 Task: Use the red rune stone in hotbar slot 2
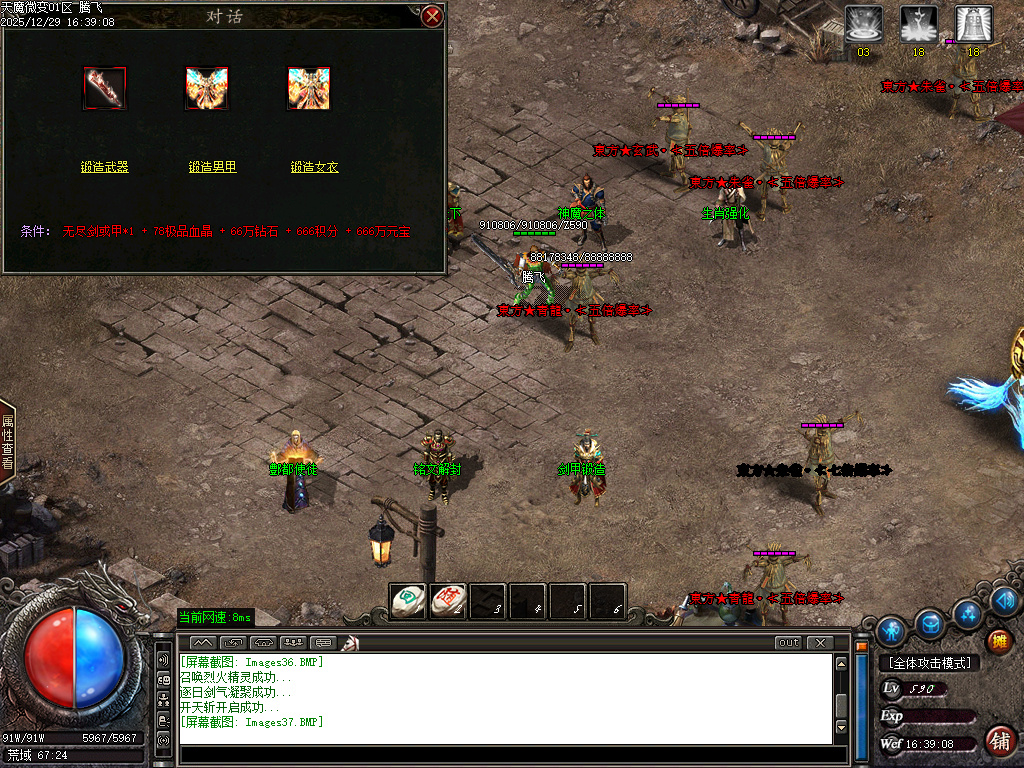click(448, 600)
